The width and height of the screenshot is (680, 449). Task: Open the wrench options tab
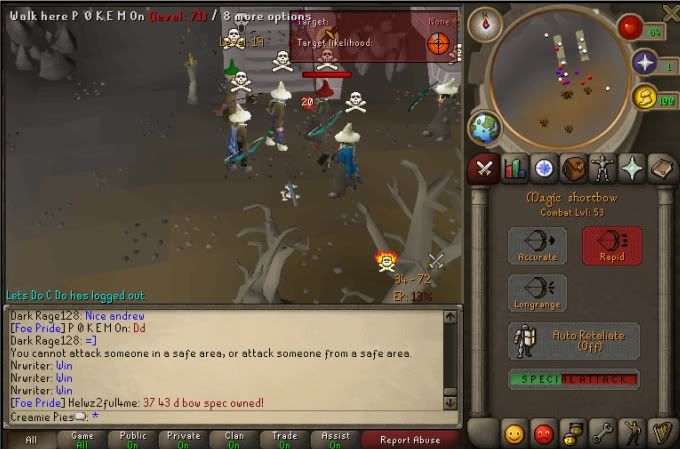tap(603, 434)
